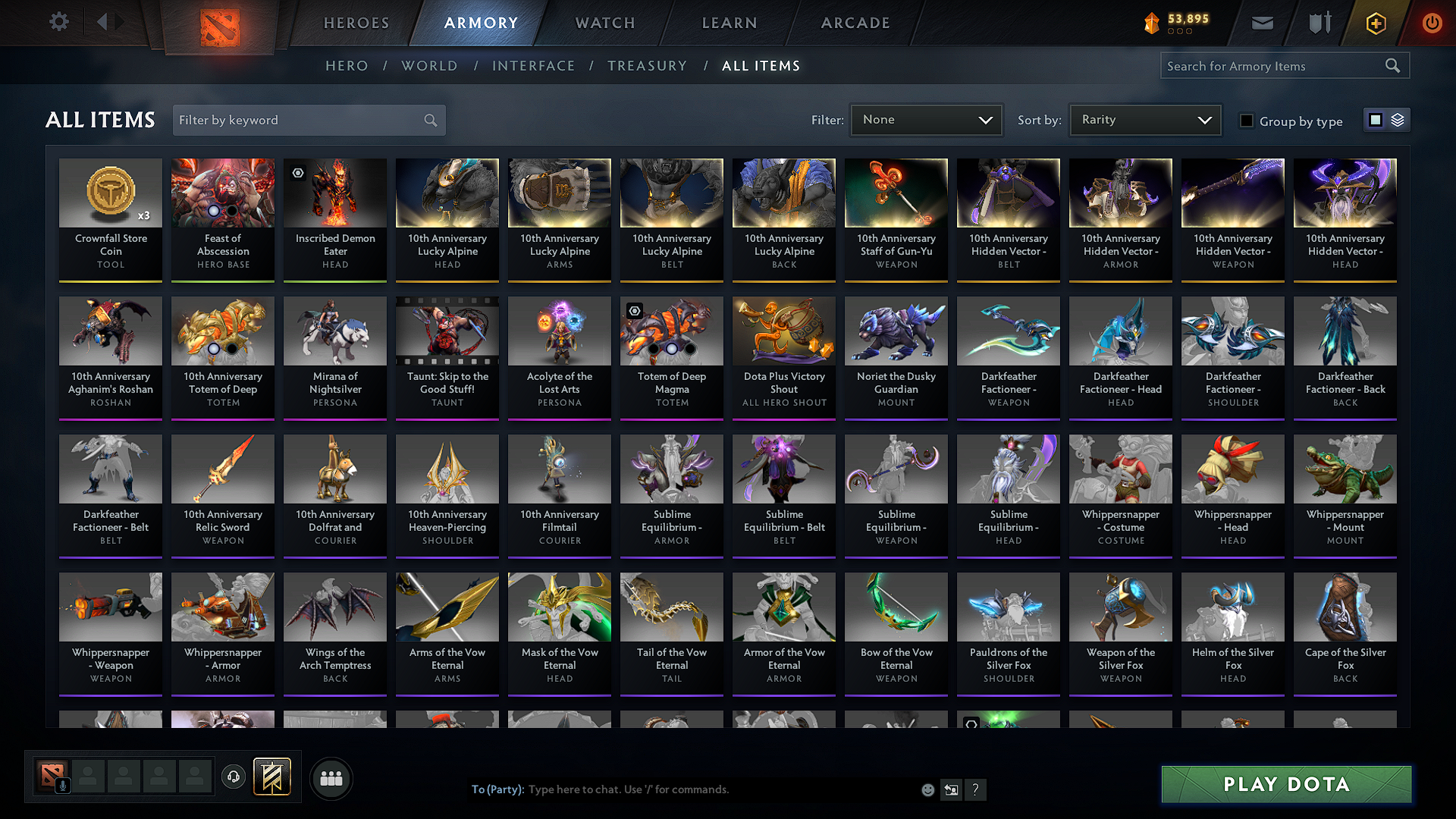This screenshot has width=1456, height=819.
Task: Open the settings gear icon
Action: 58,22
